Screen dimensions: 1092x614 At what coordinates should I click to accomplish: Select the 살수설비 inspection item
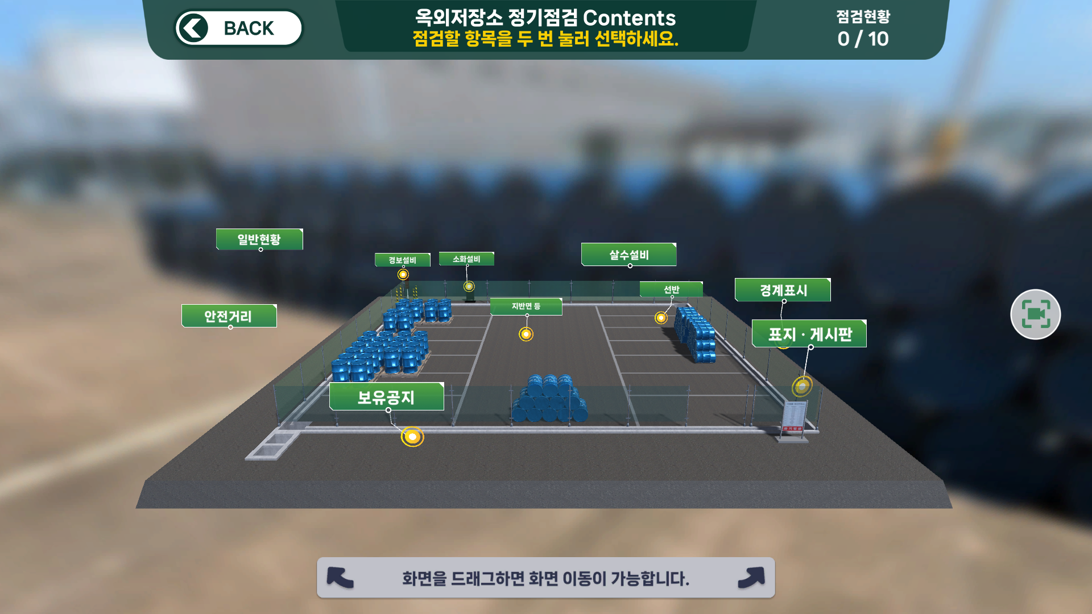[628, 255]
